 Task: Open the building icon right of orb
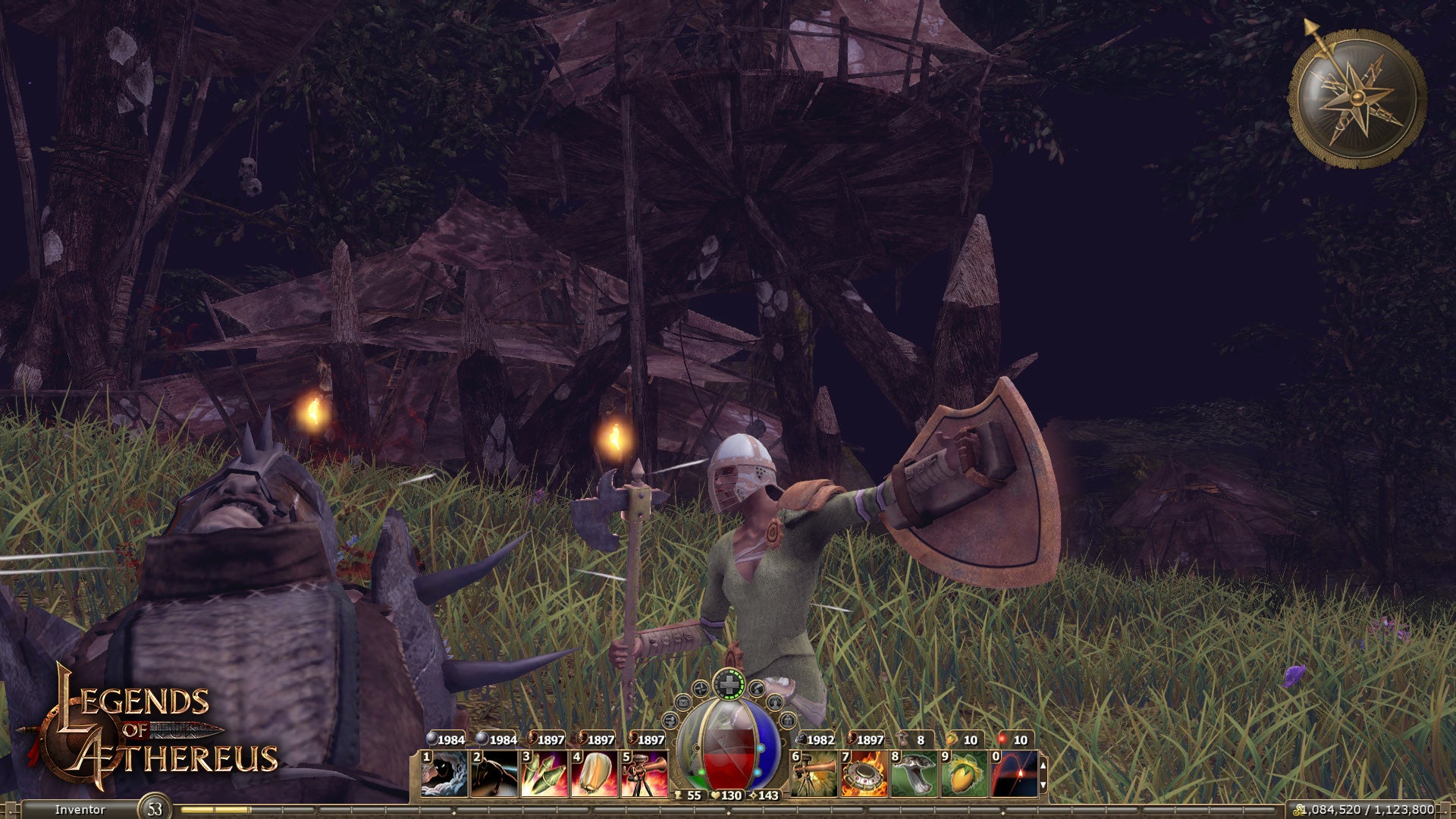point(788,719)
